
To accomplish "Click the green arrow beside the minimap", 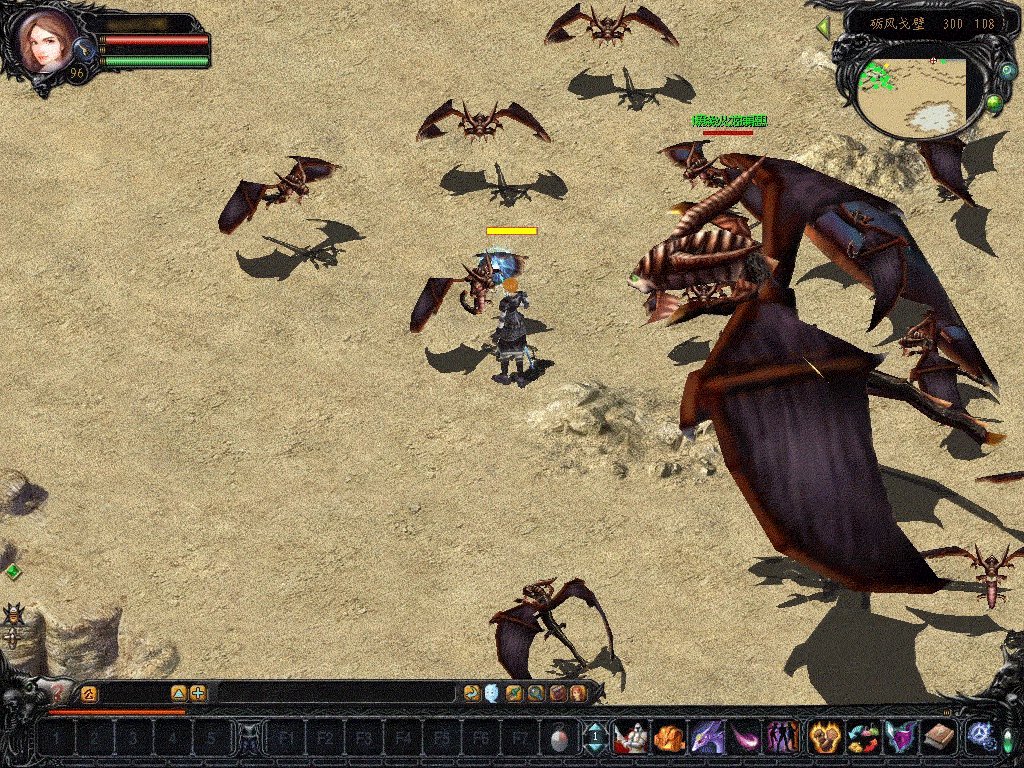I will [x=824, y=28].
